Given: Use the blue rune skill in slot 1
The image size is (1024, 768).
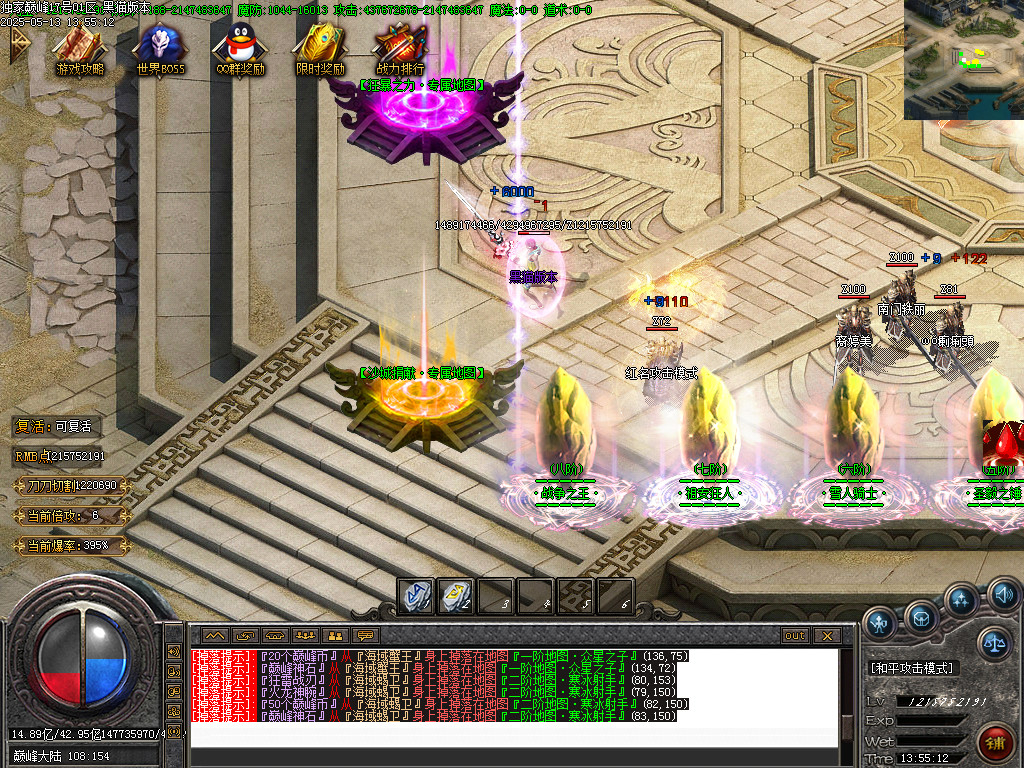Looking at the screenshot, I should [x=415, y=596].
